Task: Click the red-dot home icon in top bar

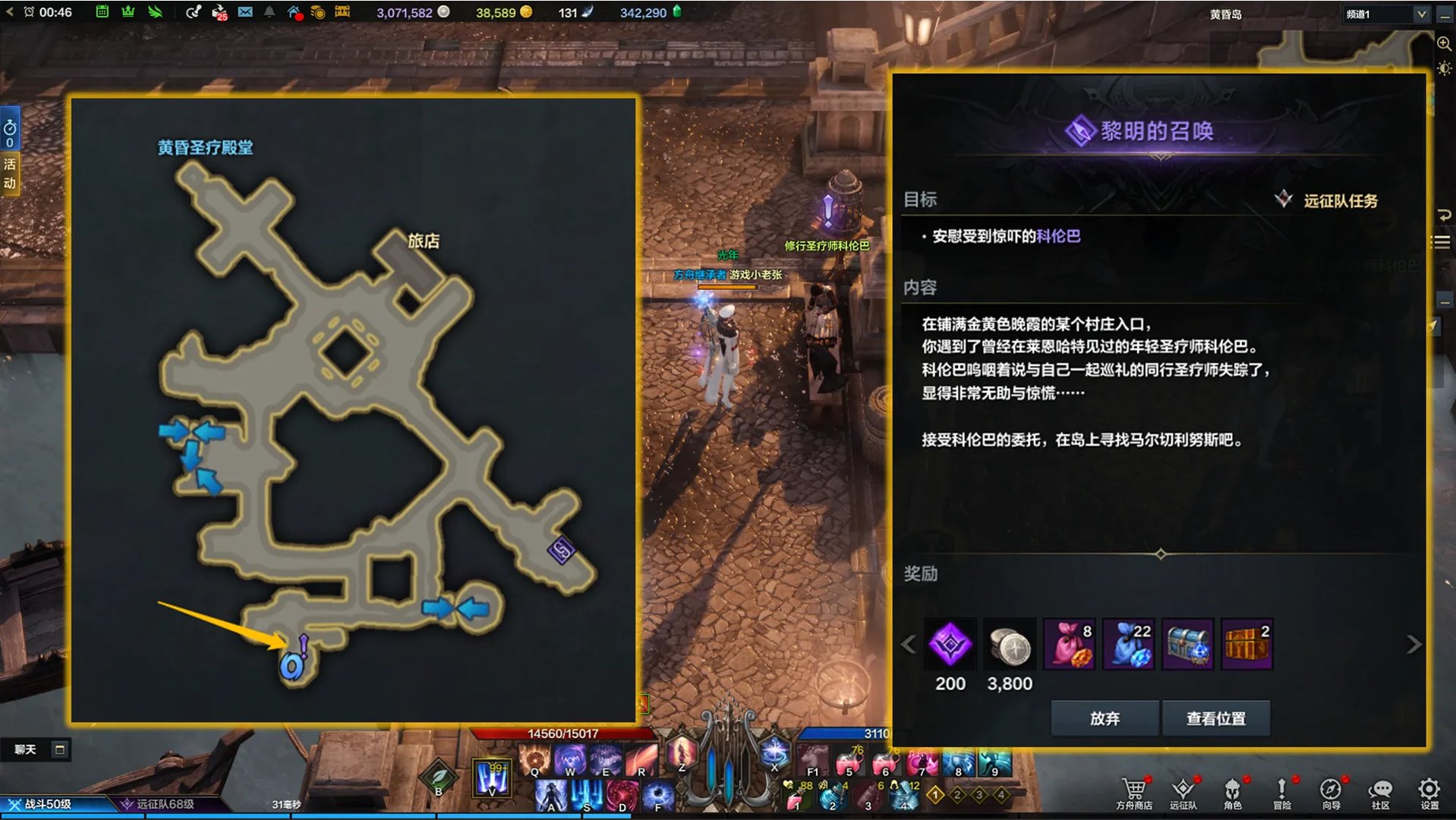Action: pos(295,12)
